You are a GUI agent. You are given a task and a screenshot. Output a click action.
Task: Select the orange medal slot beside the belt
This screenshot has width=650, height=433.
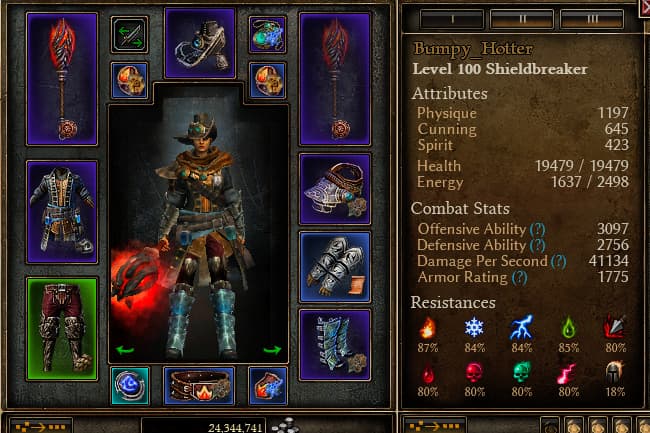[268, 385]
